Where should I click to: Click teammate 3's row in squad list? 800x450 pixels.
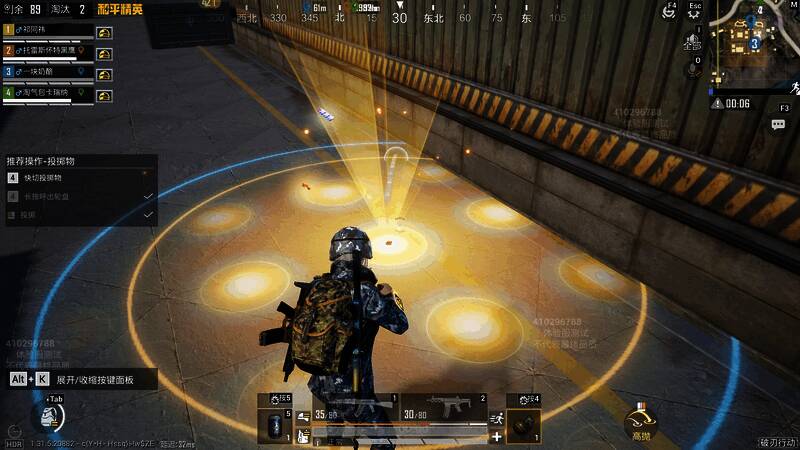[50, 73]
